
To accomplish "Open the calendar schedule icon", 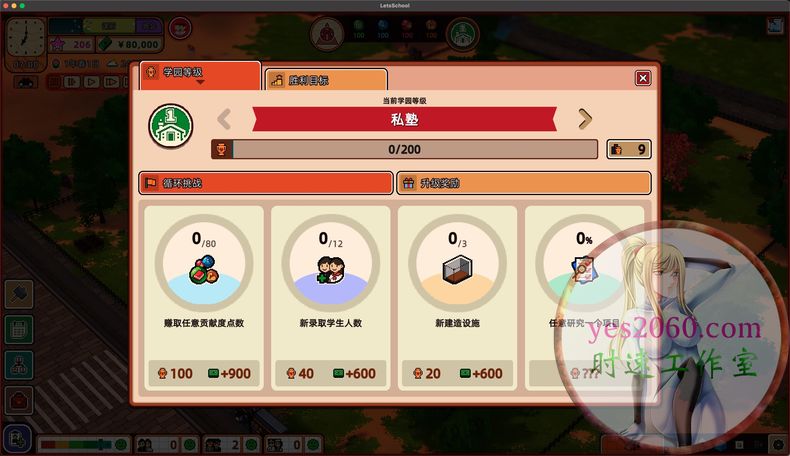I will click(19, 329).
